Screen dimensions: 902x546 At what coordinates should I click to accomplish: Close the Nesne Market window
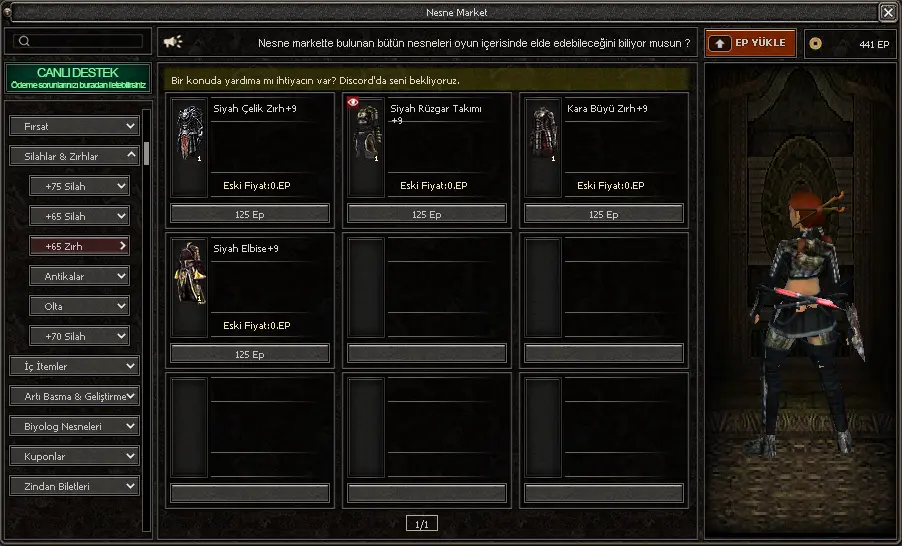887,12
